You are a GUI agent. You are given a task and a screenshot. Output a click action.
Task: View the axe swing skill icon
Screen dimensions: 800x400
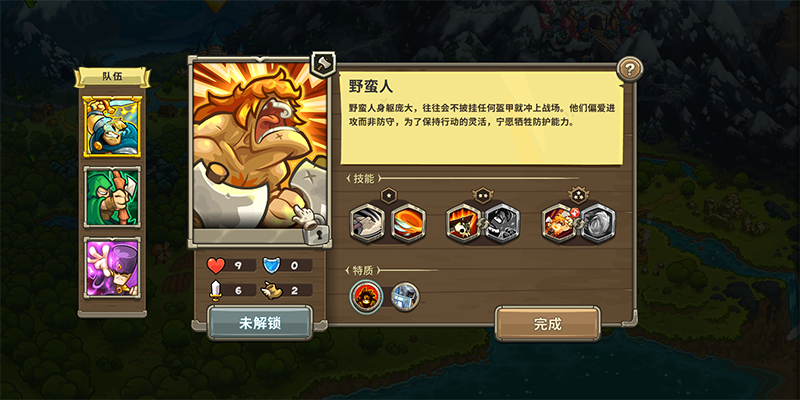point(368,222)
